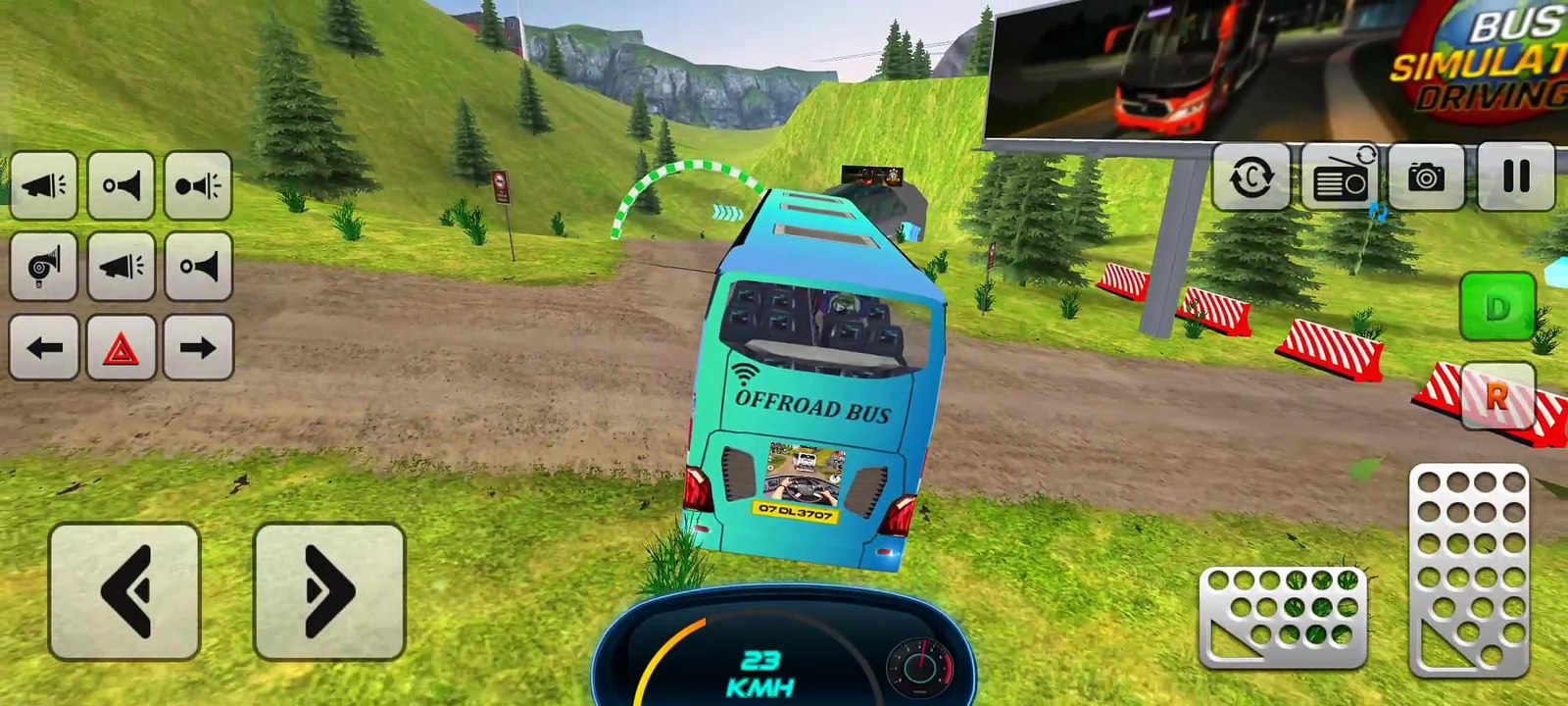Toggle the radio
Screen dimensions: 1568x706
pyautogui.click(x=1340, y=176)
